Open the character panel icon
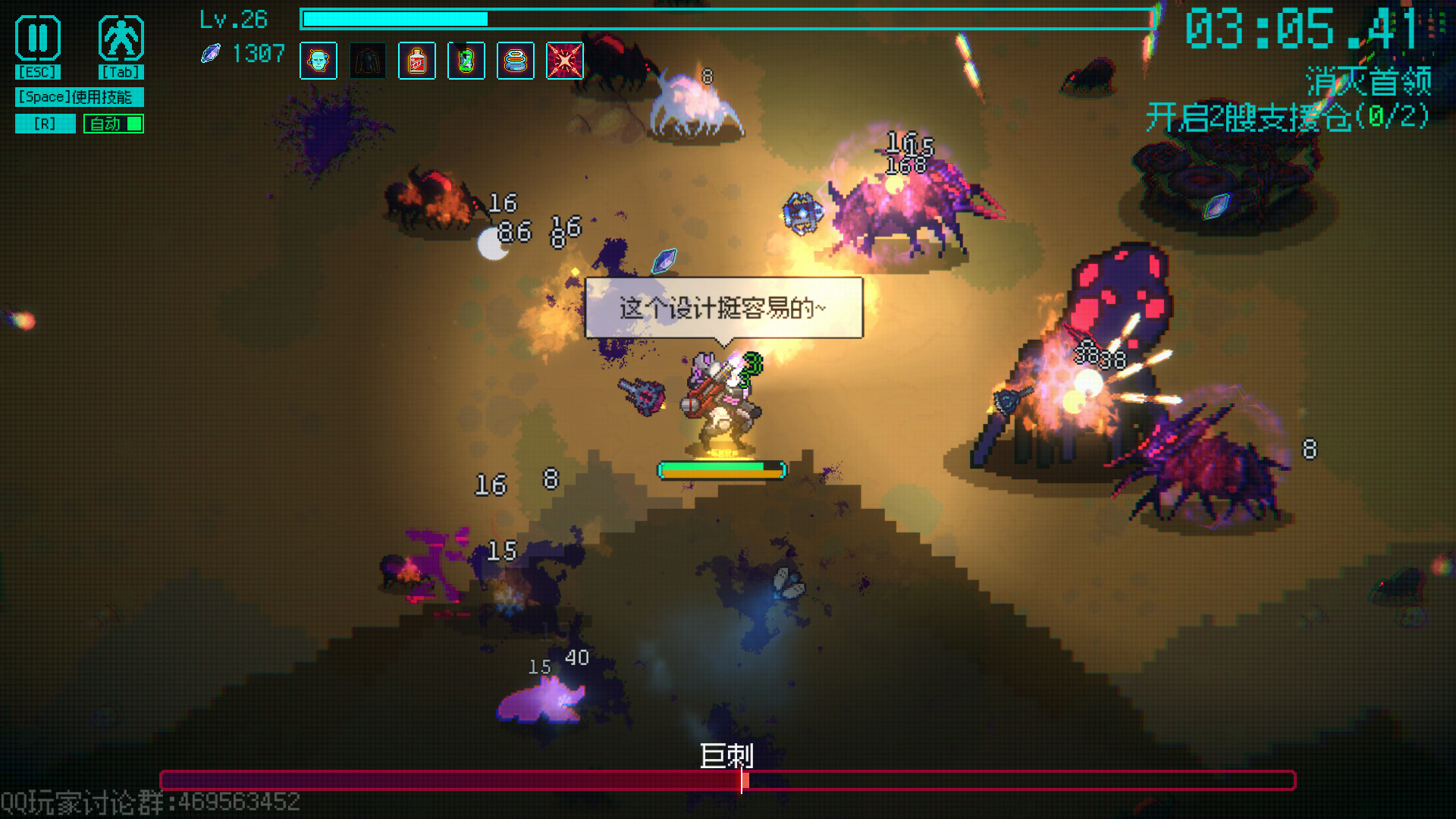This screenshot has height=819, width=1456. coord(121,38)
